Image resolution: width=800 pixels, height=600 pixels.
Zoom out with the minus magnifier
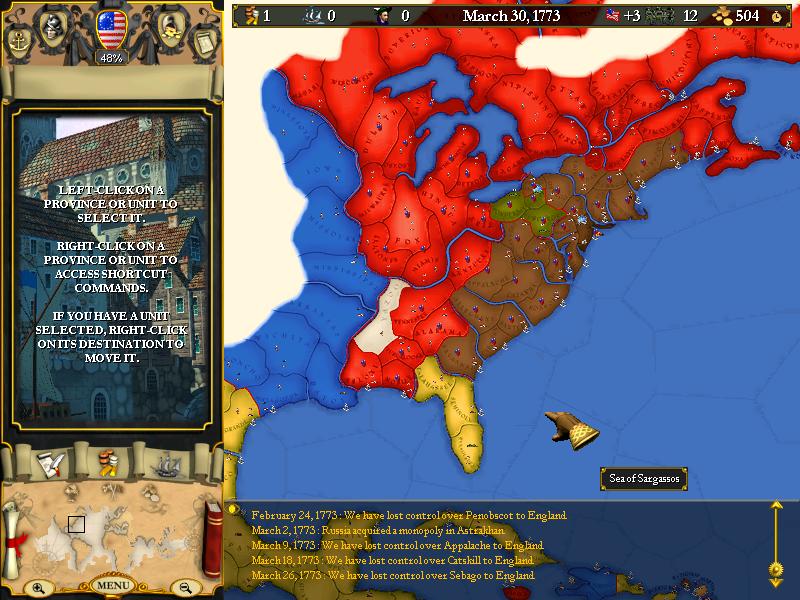184,588
